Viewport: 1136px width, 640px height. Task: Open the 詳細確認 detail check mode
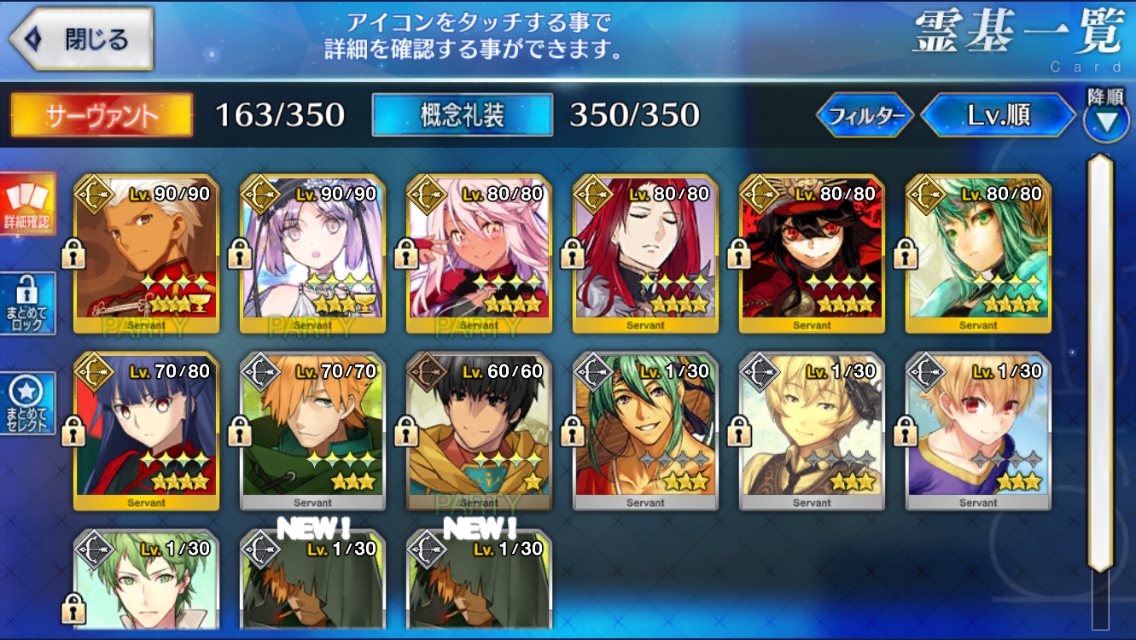27,203
